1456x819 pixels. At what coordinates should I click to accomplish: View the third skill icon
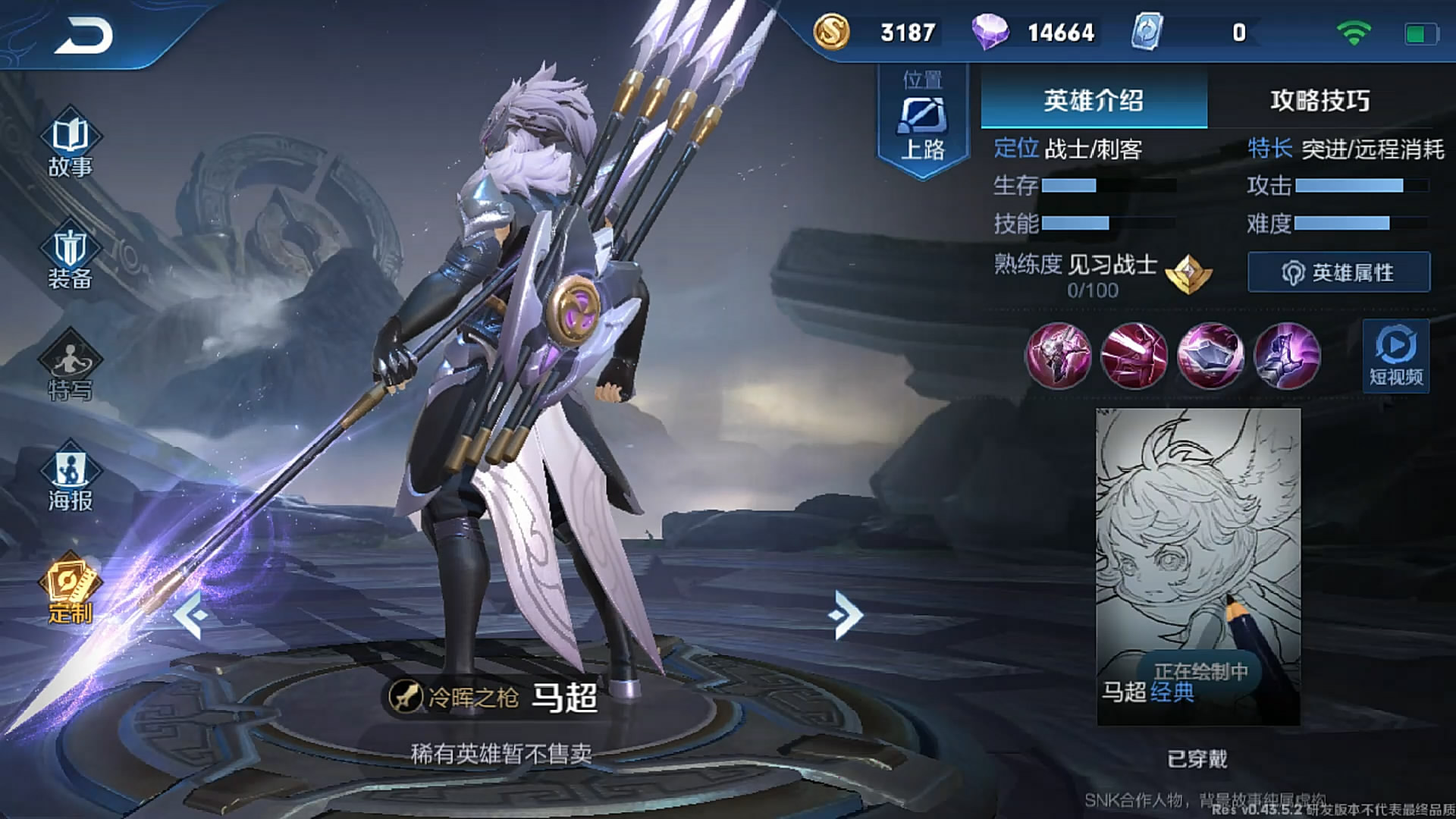pyautogui.click(x=1210, y=356)
